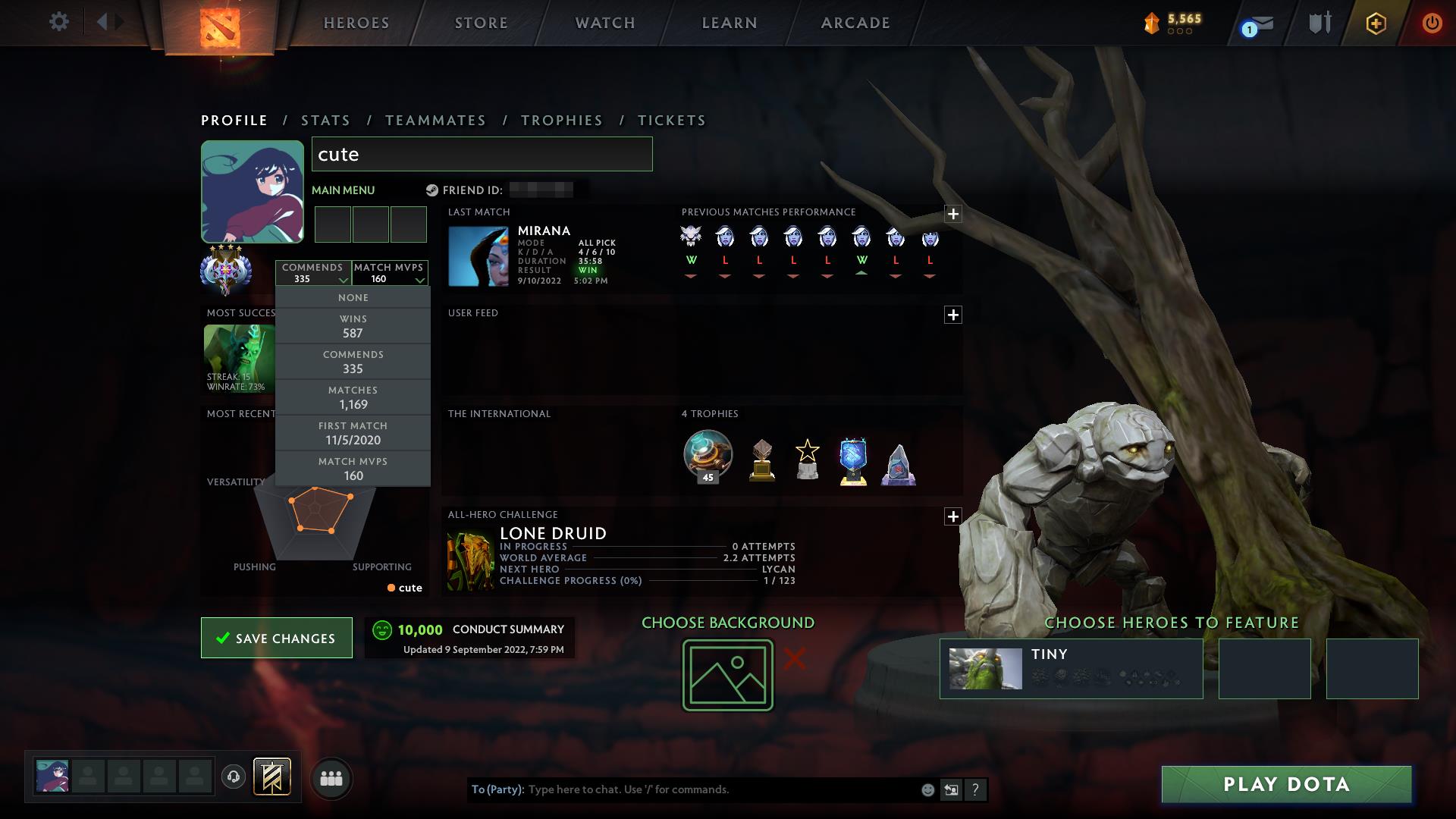Image resolution: width=1456 pixels, height=819 pixels.
Task: Open the settings gear menu
Action: coord(60,22)
